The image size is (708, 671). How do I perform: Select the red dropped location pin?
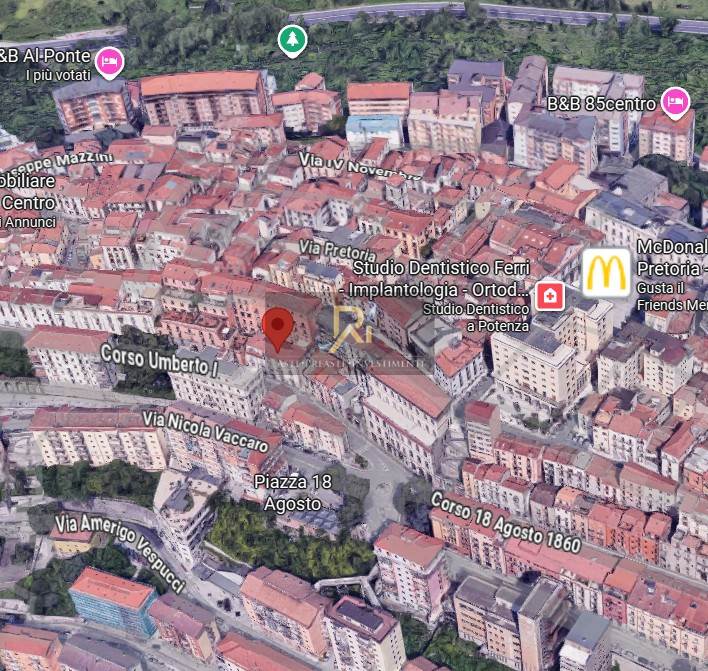tap(278, 327)
